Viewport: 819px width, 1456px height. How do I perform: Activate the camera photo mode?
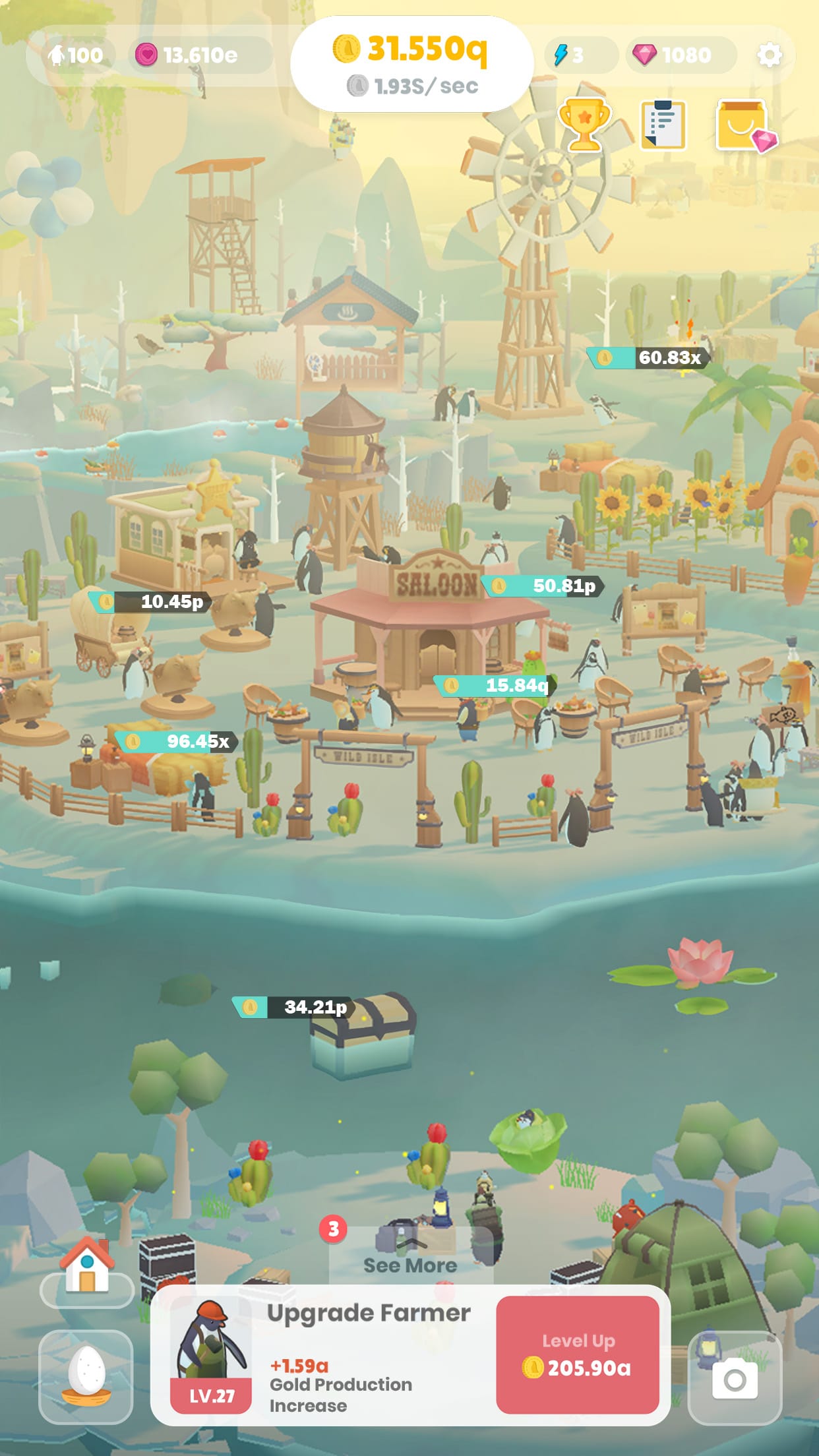[x=735, y=1378]
